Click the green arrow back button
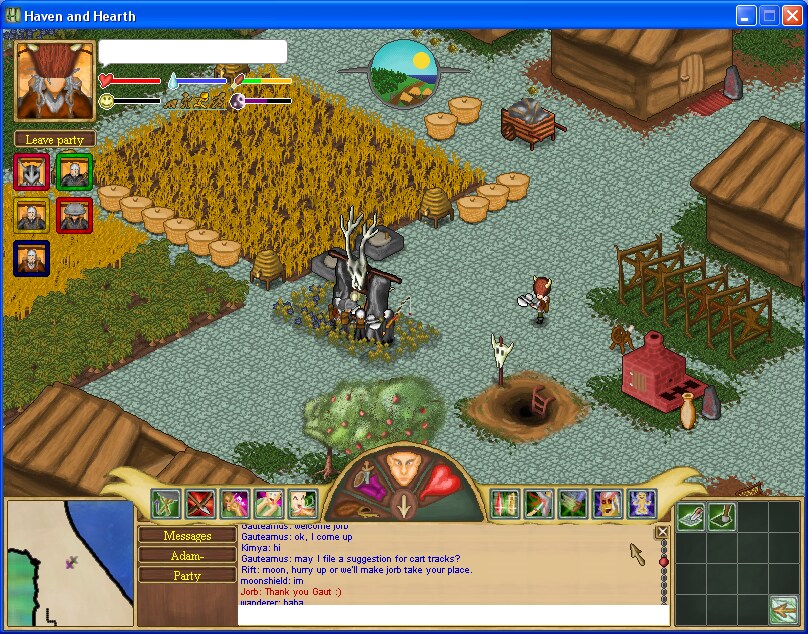This screenshot has width=808, height=634. pos(783,608)
